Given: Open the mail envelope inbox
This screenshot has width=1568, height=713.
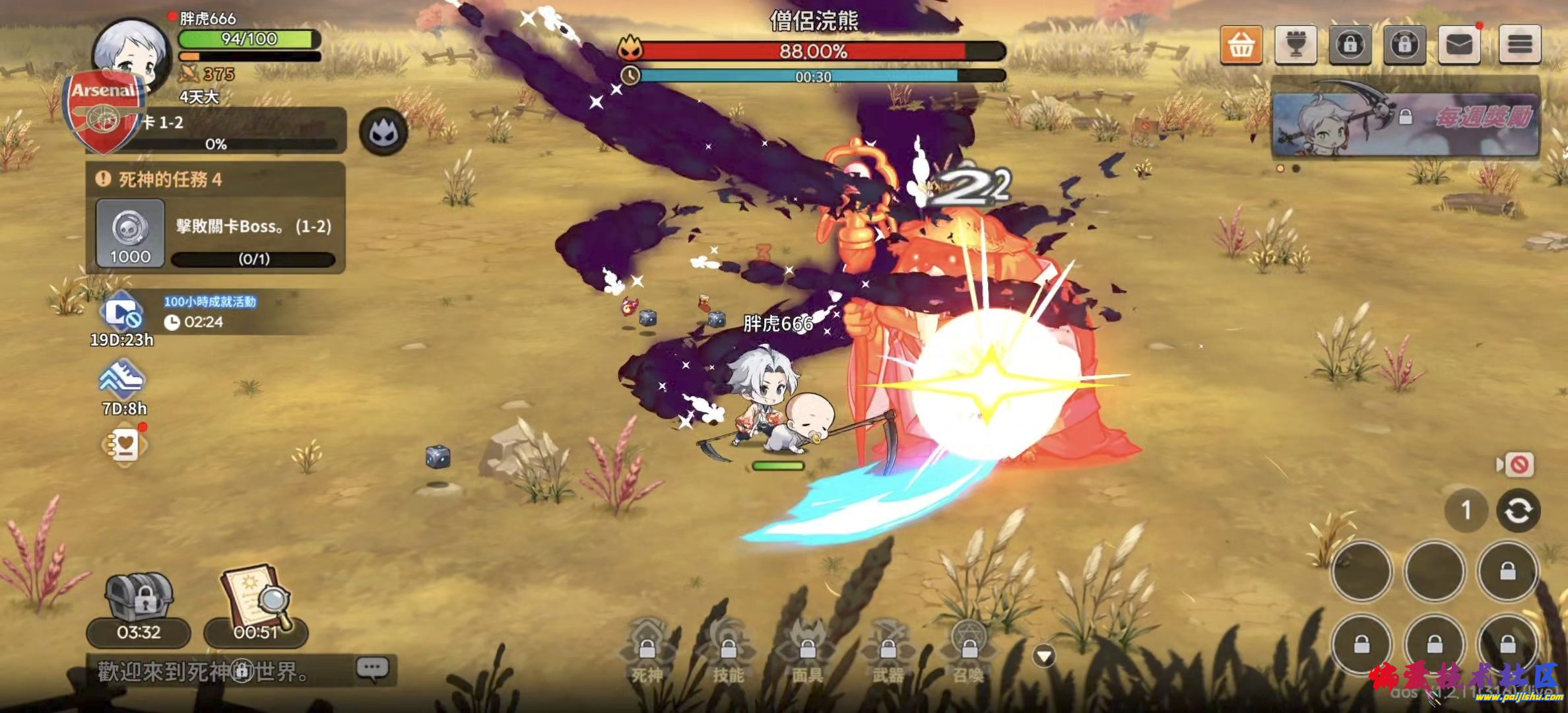Looking at the screenshot, I should pyautogui.click(x=1459, y=45).
